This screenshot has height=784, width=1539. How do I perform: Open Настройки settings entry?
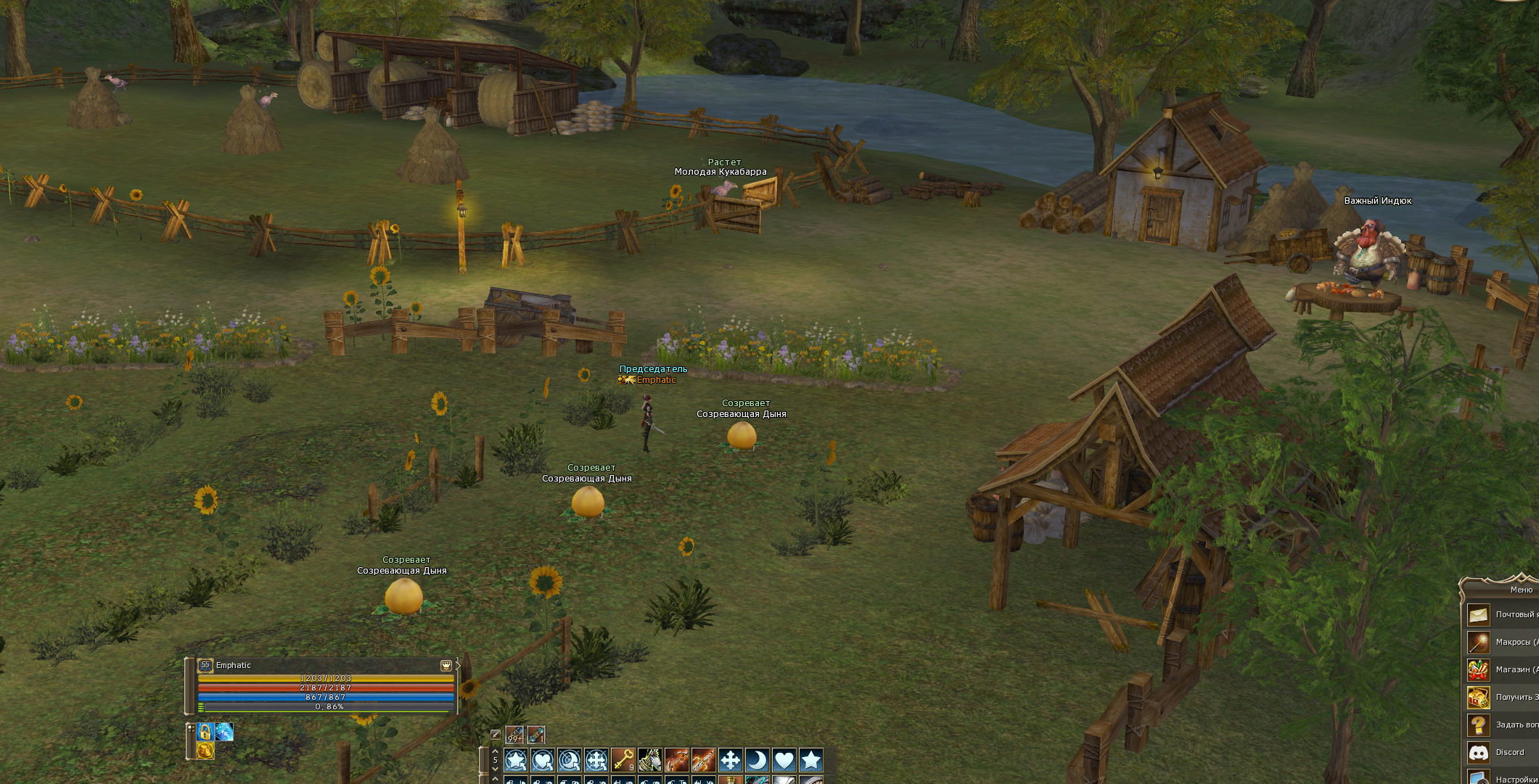coord(1501,778)
